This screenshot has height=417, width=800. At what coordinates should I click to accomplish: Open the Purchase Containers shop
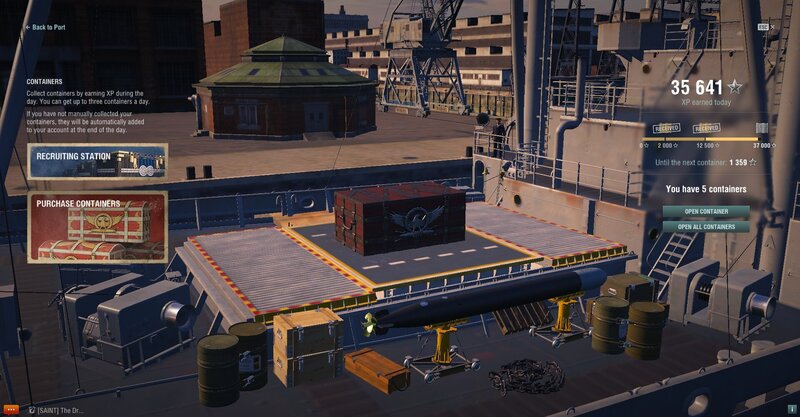click(x=97, y=227)
